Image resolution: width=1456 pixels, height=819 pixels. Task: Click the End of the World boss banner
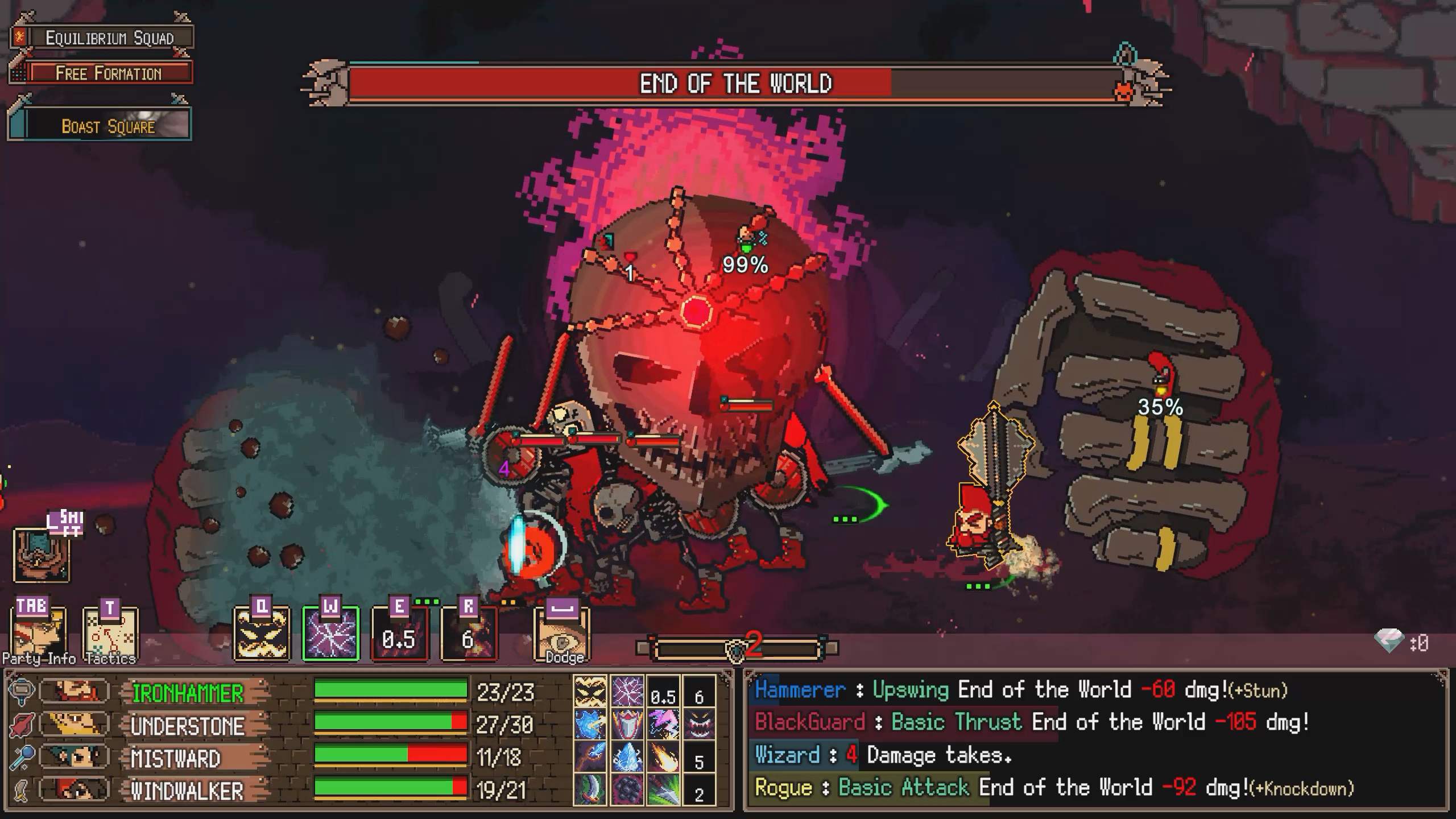pos(737,84)
